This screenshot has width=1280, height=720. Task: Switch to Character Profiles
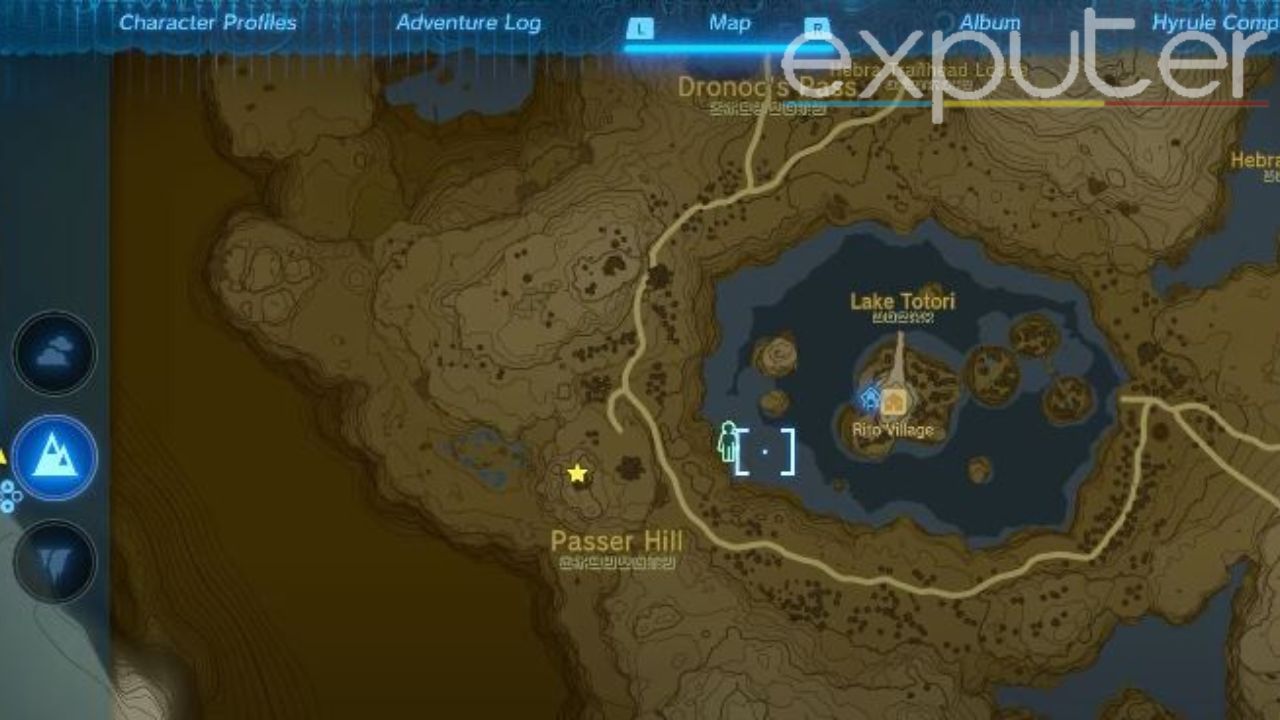pyautogui.click(x=208, y=23)
